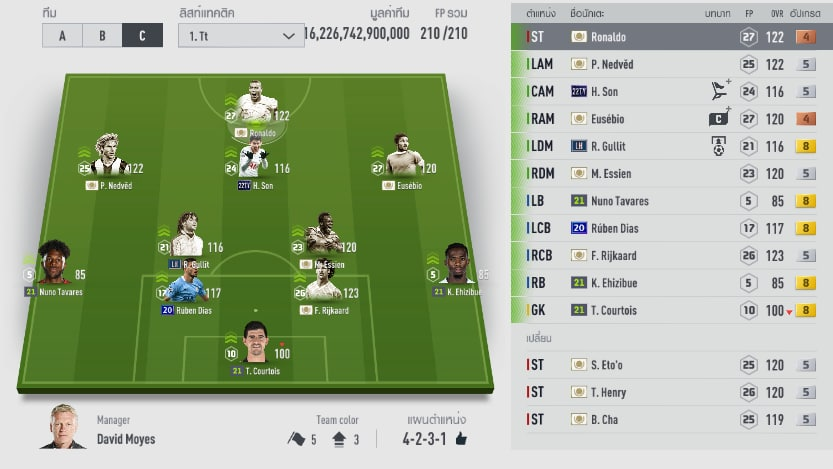Viewport: 833px width, 469px height.
Task: Open the tactics list dropdown
Action: 241,35
